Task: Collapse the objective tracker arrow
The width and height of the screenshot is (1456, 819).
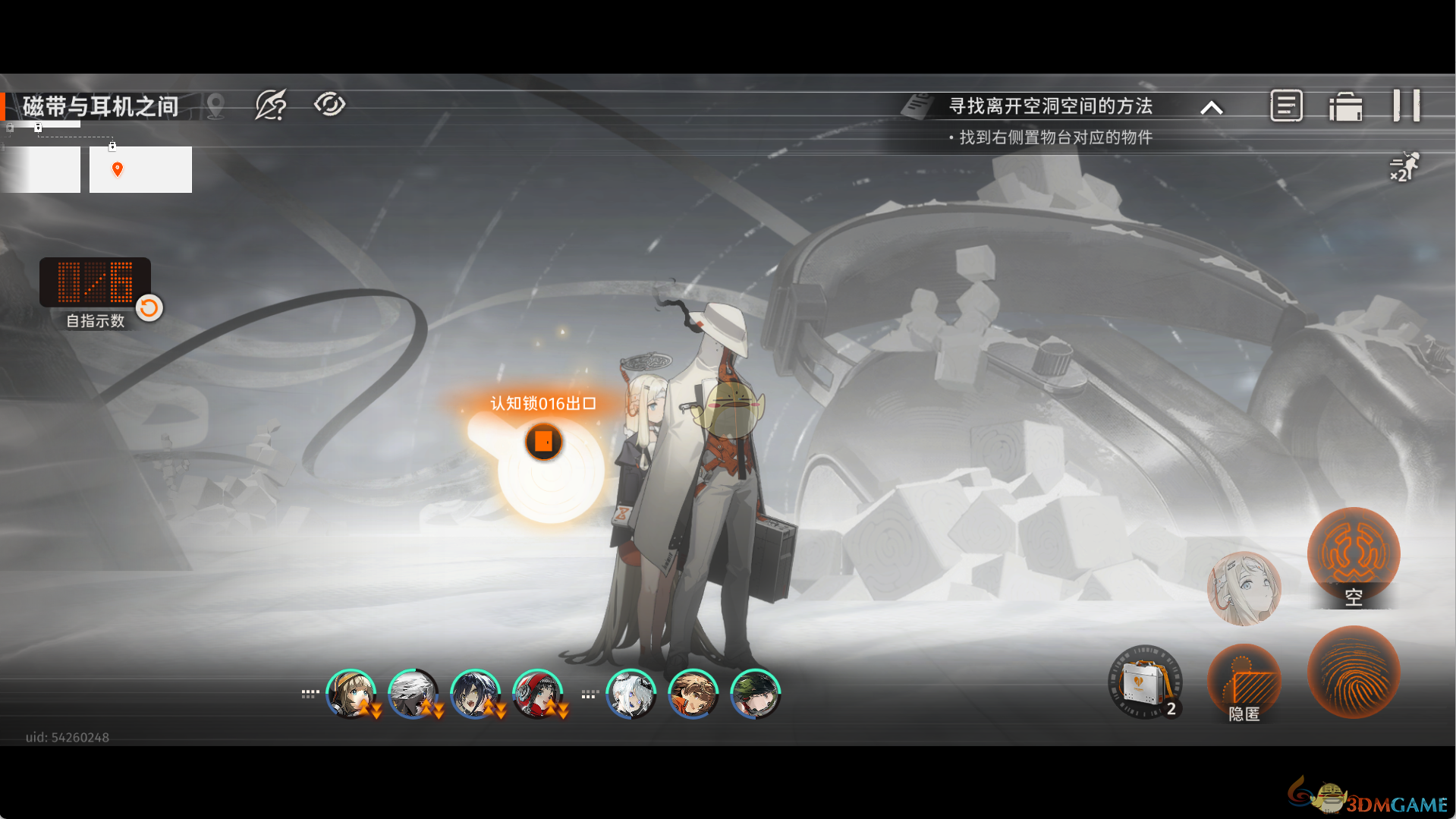Action: click(x=1212, y=108)
